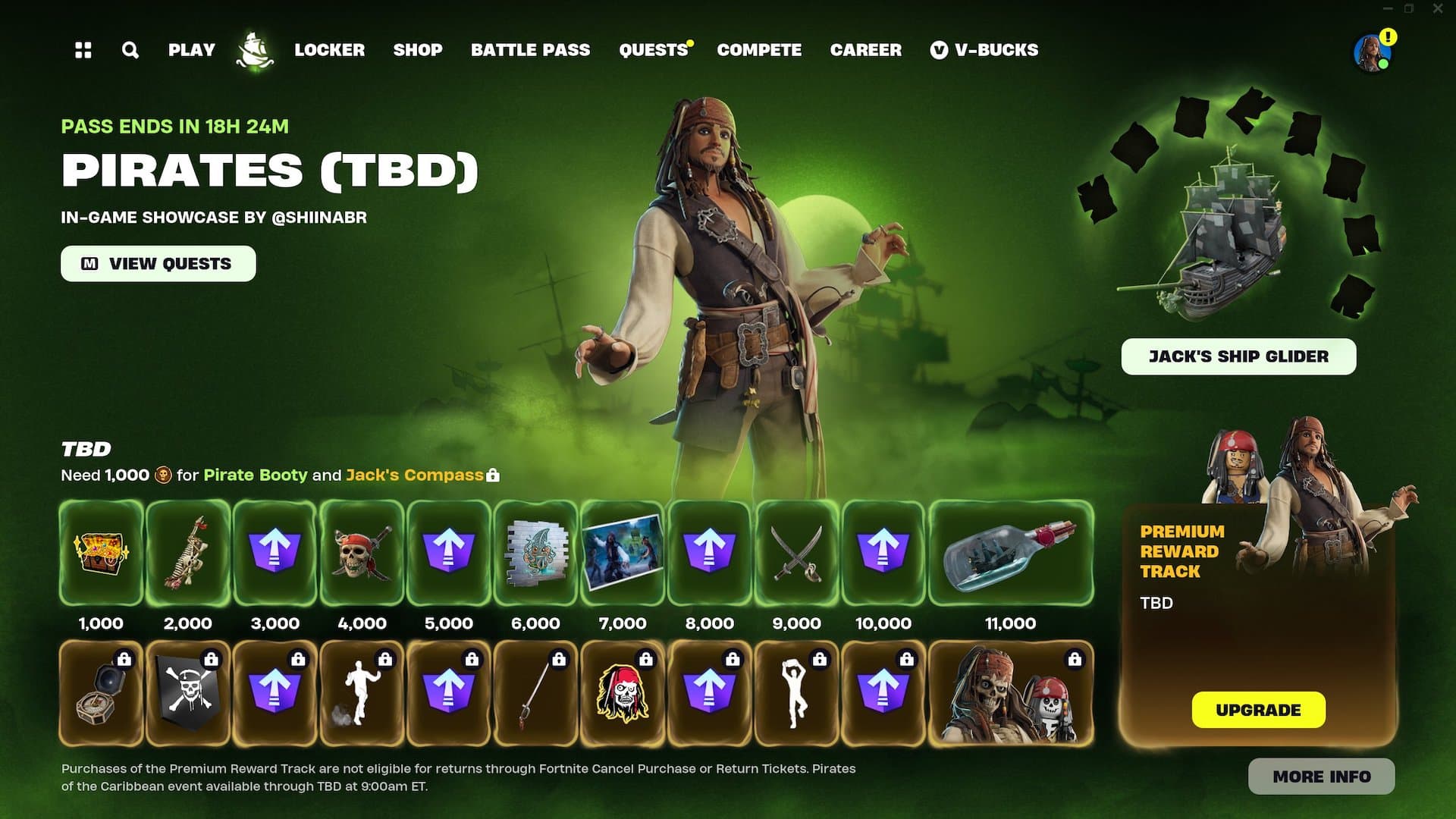Click the lock on Jack's Compass reward
Screen dimensions: 1456x819
tap(494, 475)
